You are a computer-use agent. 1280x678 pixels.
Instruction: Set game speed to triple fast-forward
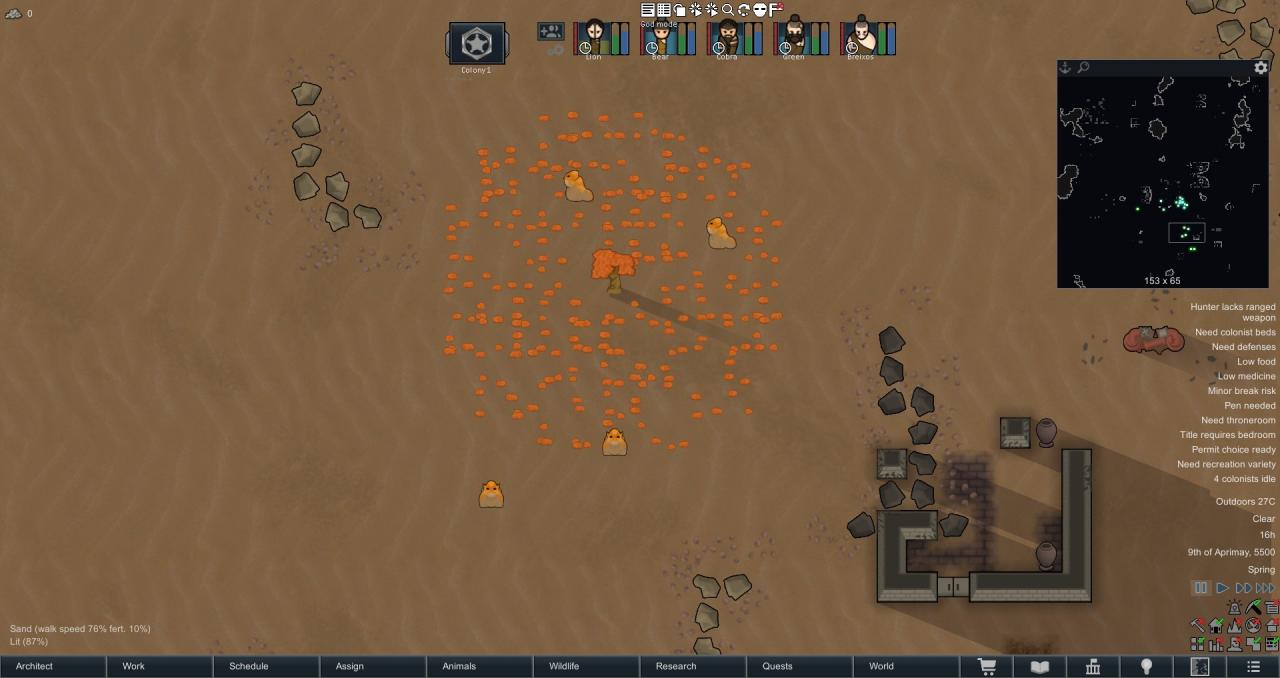pyautogui.click(x=1265, y=588)
